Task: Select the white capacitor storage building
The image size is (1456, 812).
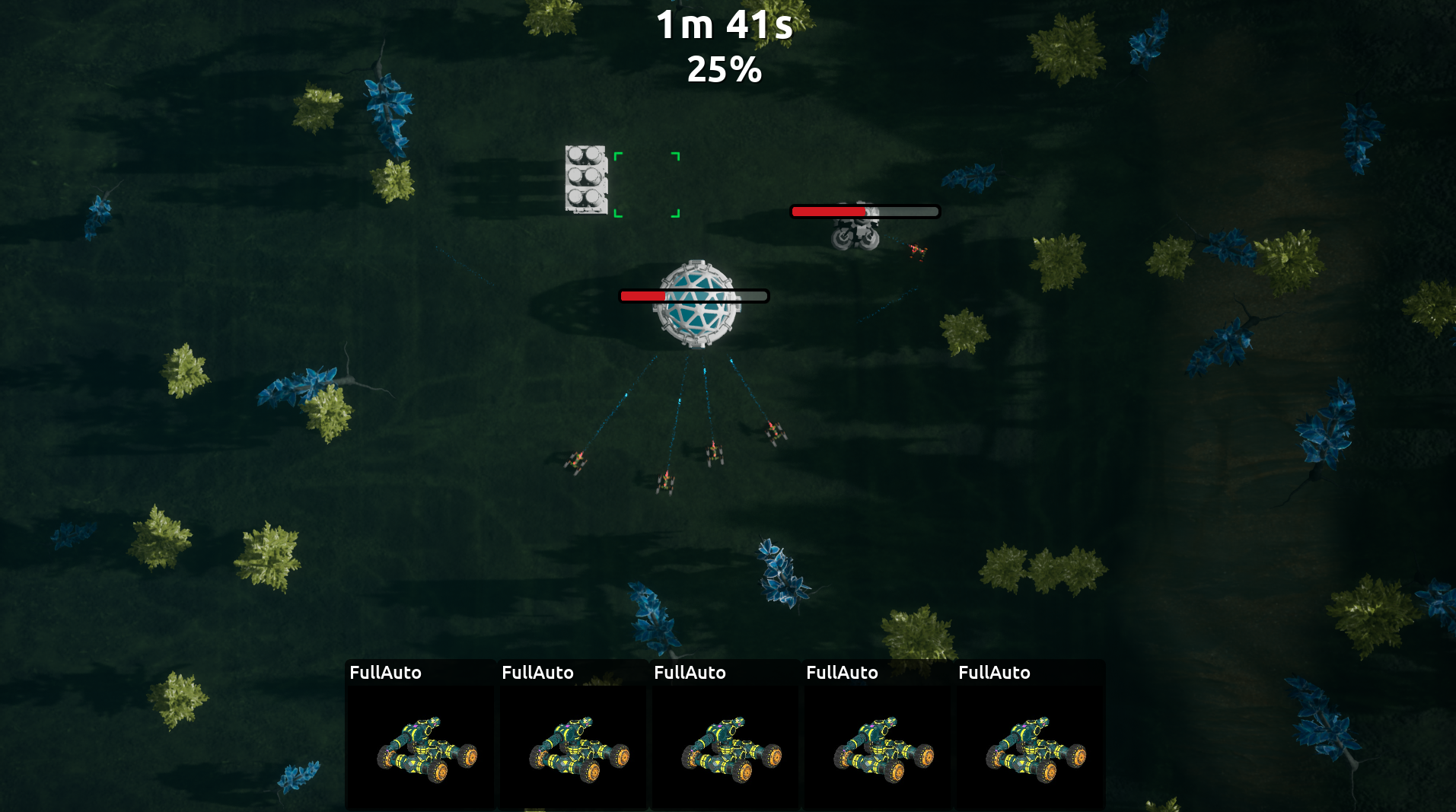Action: coord(586,179)
